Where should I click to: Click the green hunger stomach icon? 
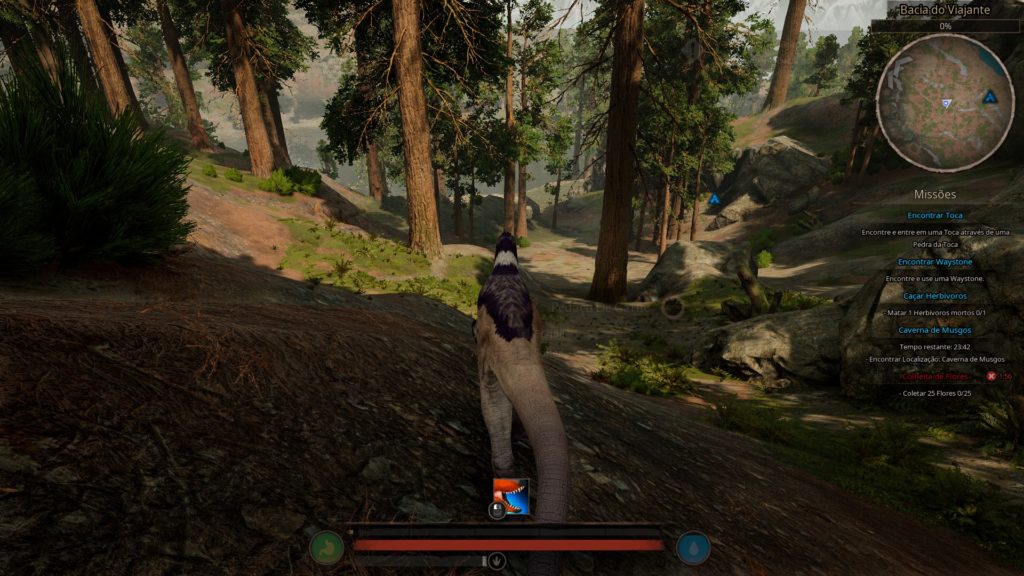click(327, 547)
